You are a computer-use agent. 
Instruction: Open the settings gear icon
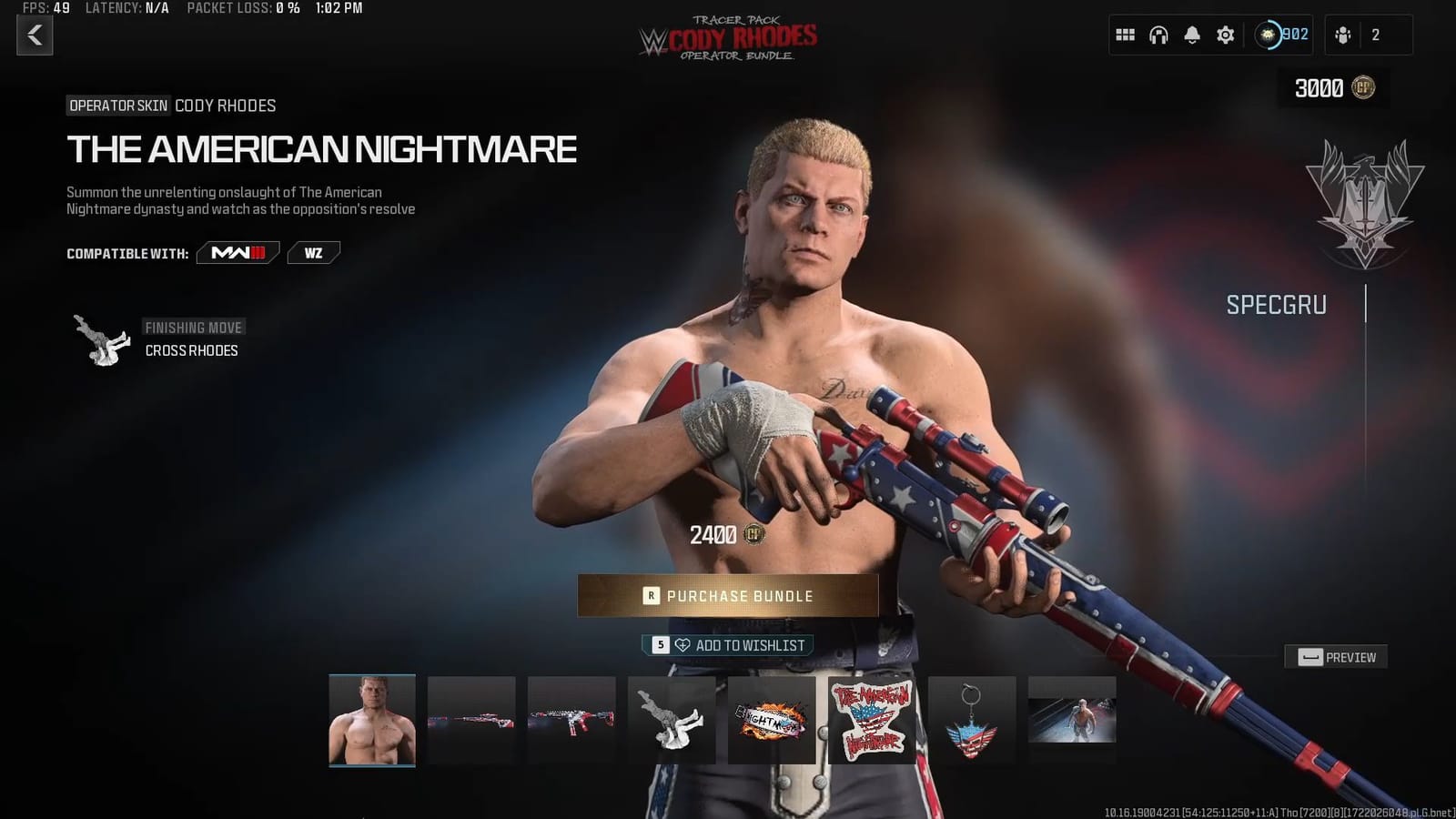pyautogui.click(x=1225, y=34)
